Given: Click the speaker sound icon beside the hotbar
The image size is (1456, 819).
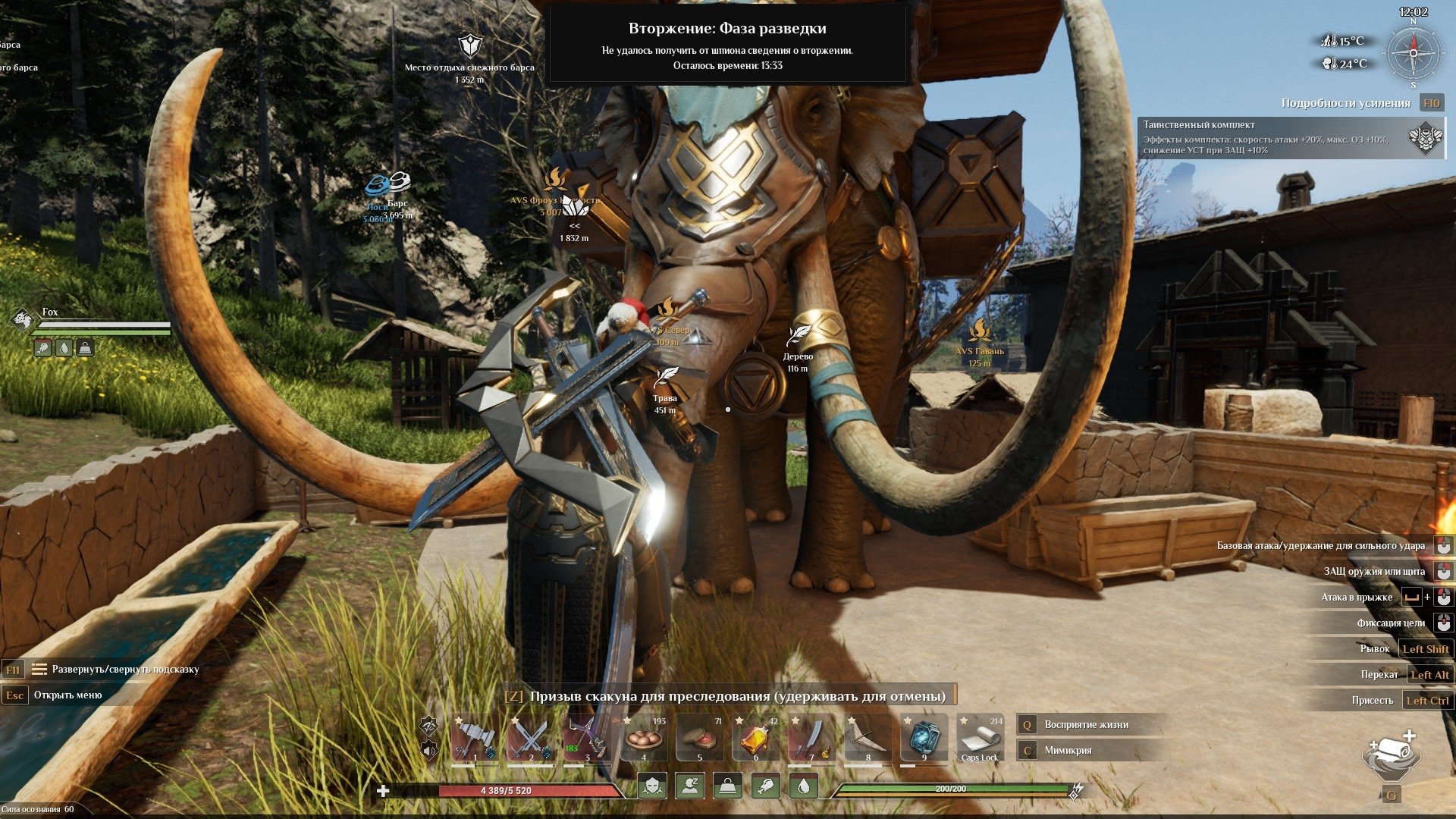Looking at the screenshot, I should coord(429,751).
